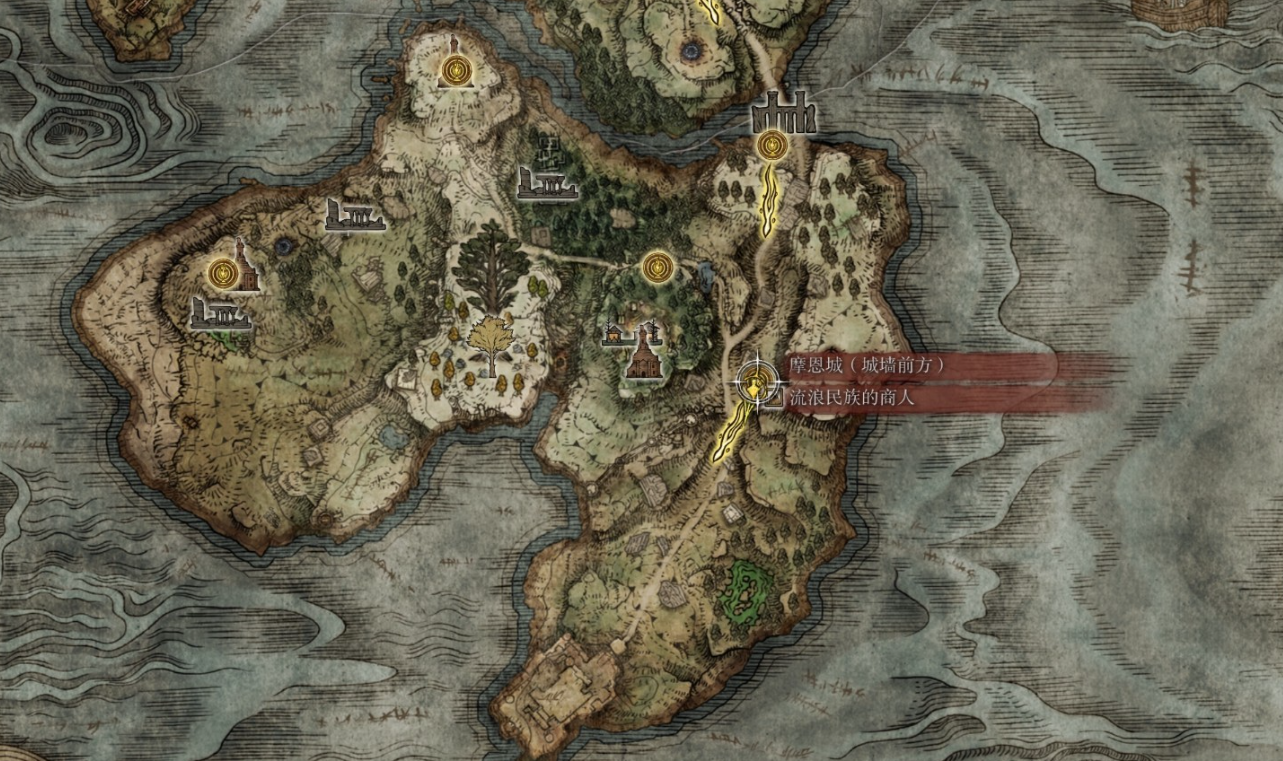Screen dimensions: 1283x761
Task: Select the 摩恩城（城墙前方） location label
Action: [x=868, y=364]
